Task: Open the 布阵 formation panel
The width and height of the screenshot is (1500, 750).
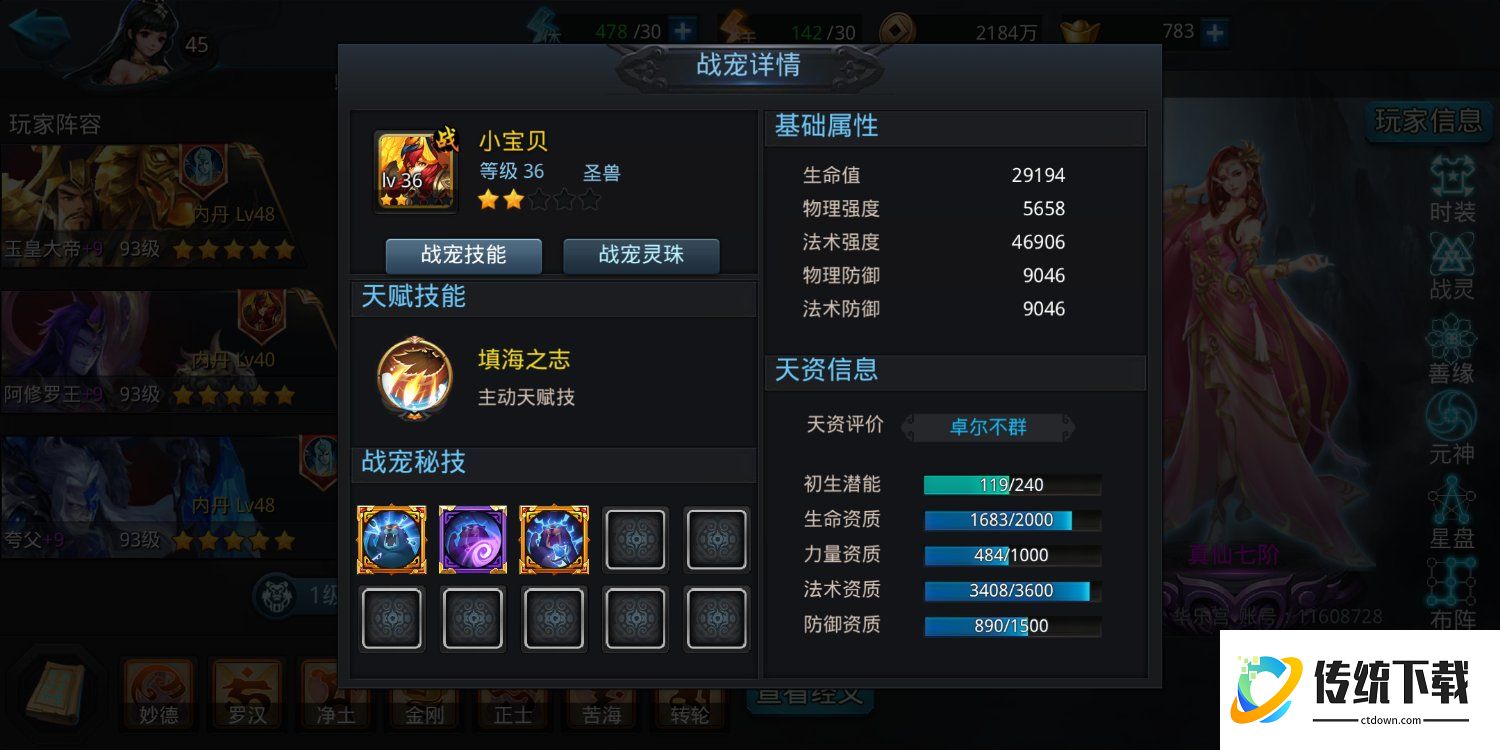Action: pyautogui.click(x=1451, y=580)
